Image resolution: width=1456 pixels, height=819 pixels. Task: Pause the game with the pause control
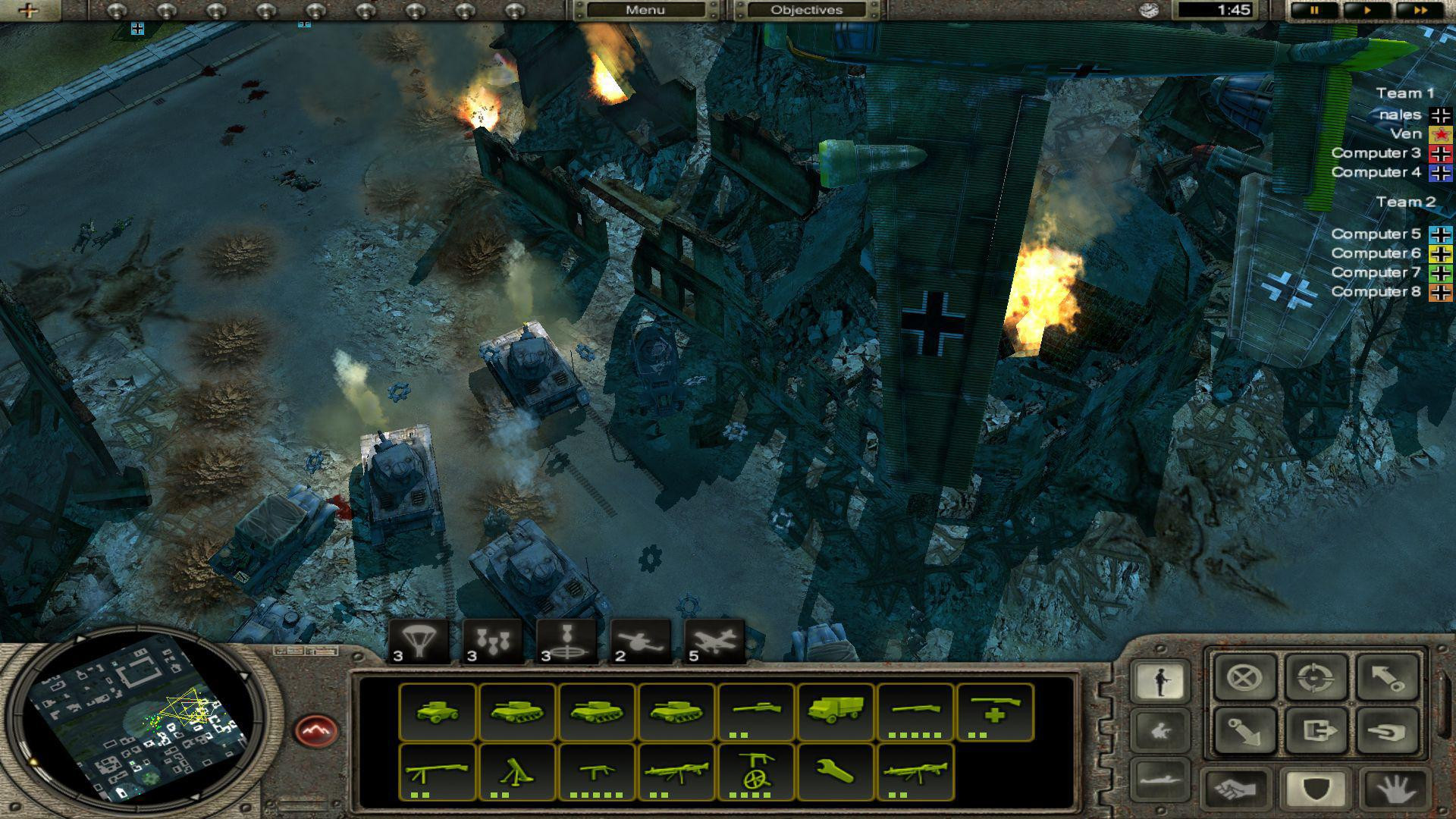click(x=1316, y=11)
